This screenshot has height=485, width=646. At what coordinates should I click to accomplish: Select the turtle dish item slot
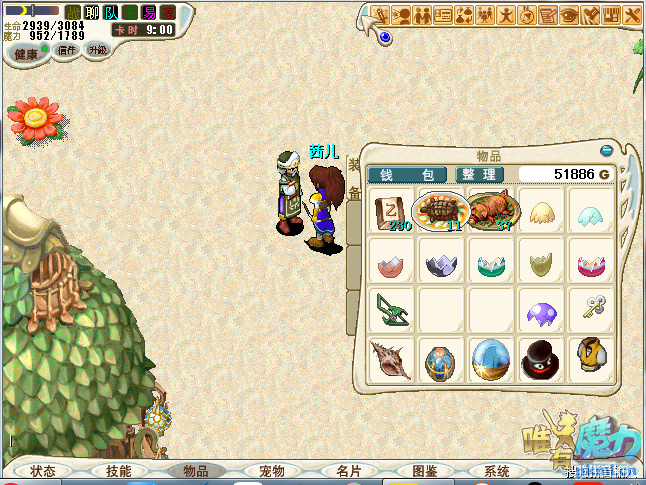pos(441,211)
